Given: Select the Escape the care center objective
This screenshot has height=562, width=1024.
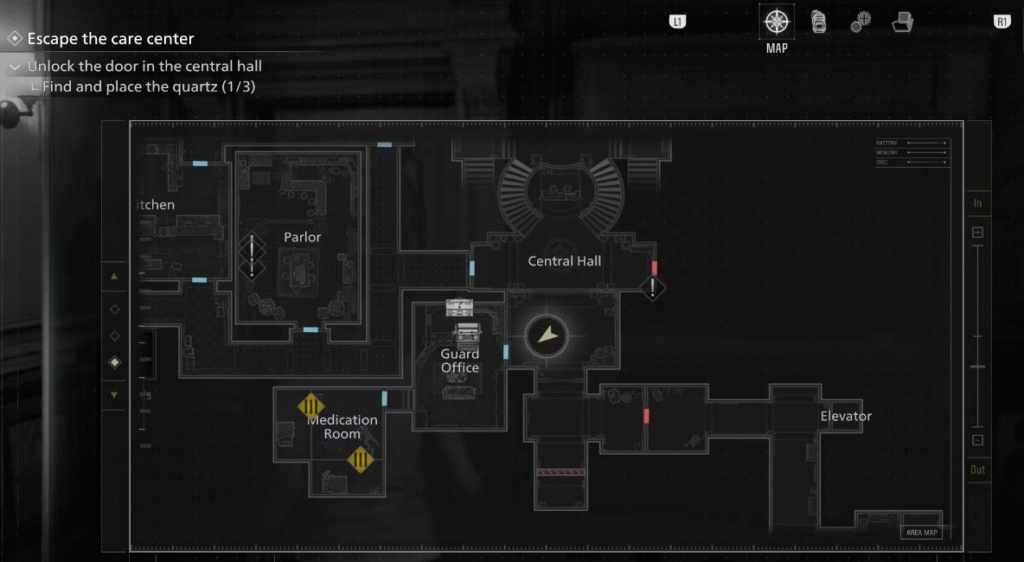Looking at the screenshot, I should pyautogui.click(x=110, y=39).
